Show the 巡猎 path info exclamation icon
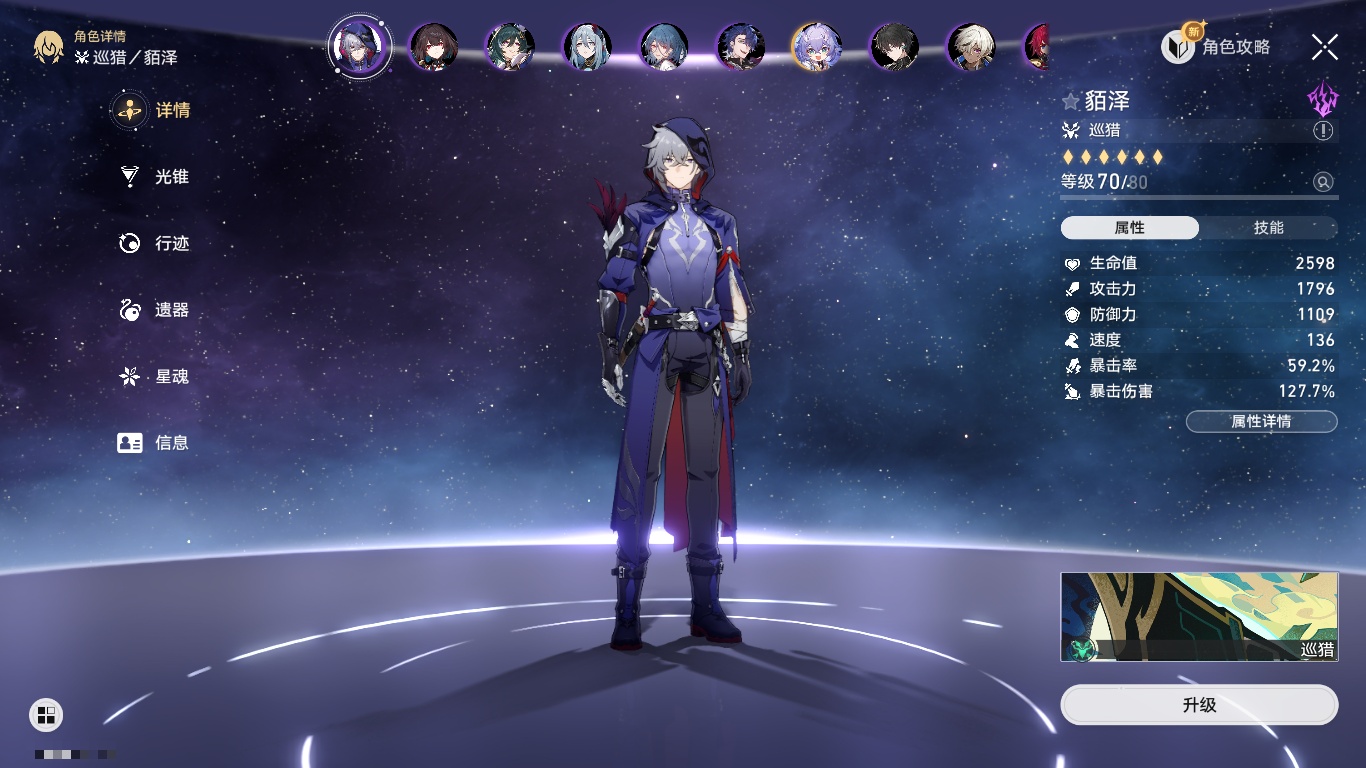Image resolution: width=1366 pixels, height=768 pixels. click(1323, 131)
